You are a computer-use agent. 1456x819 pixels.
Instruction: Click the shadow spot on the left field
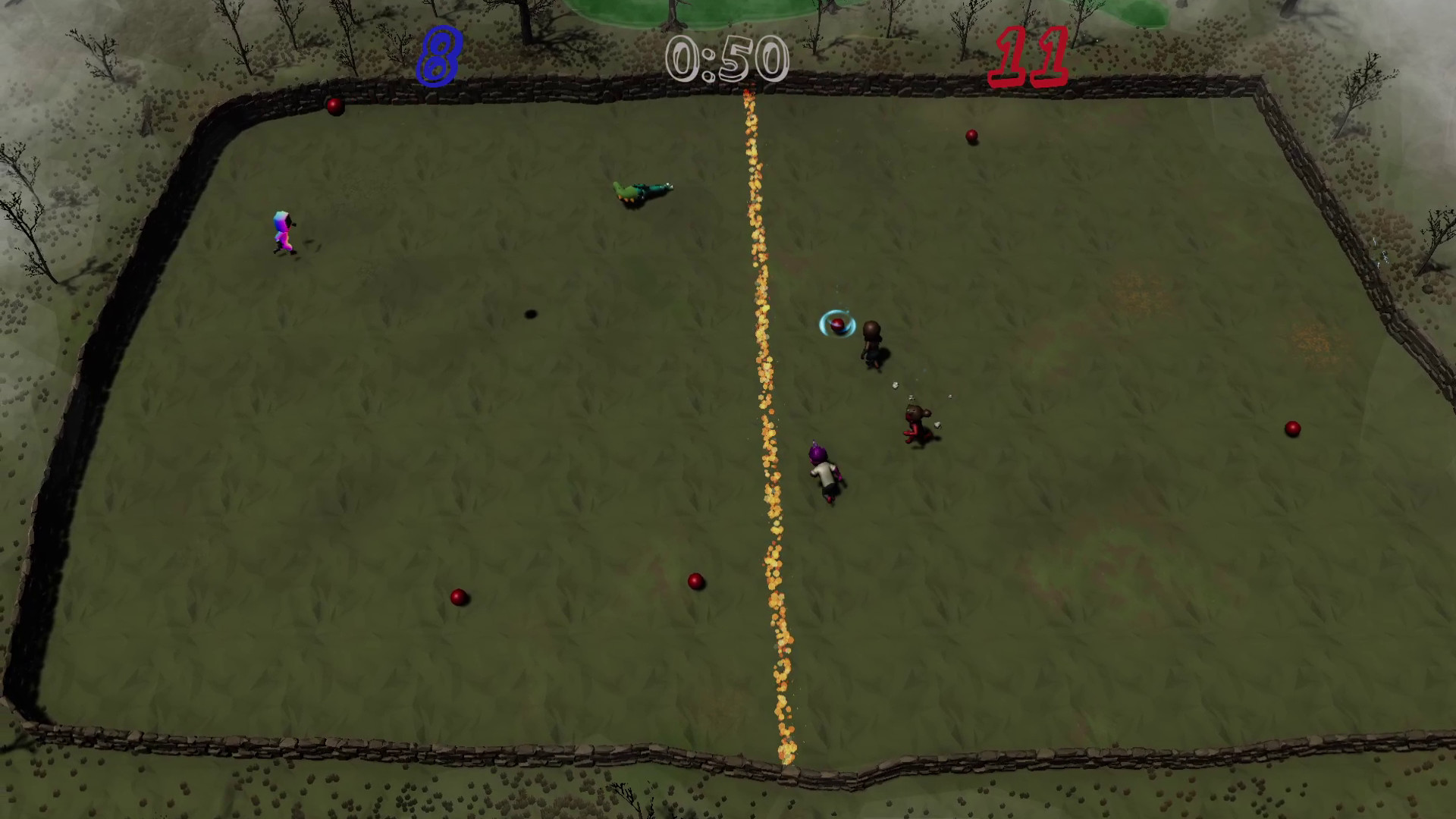[529, 314]
